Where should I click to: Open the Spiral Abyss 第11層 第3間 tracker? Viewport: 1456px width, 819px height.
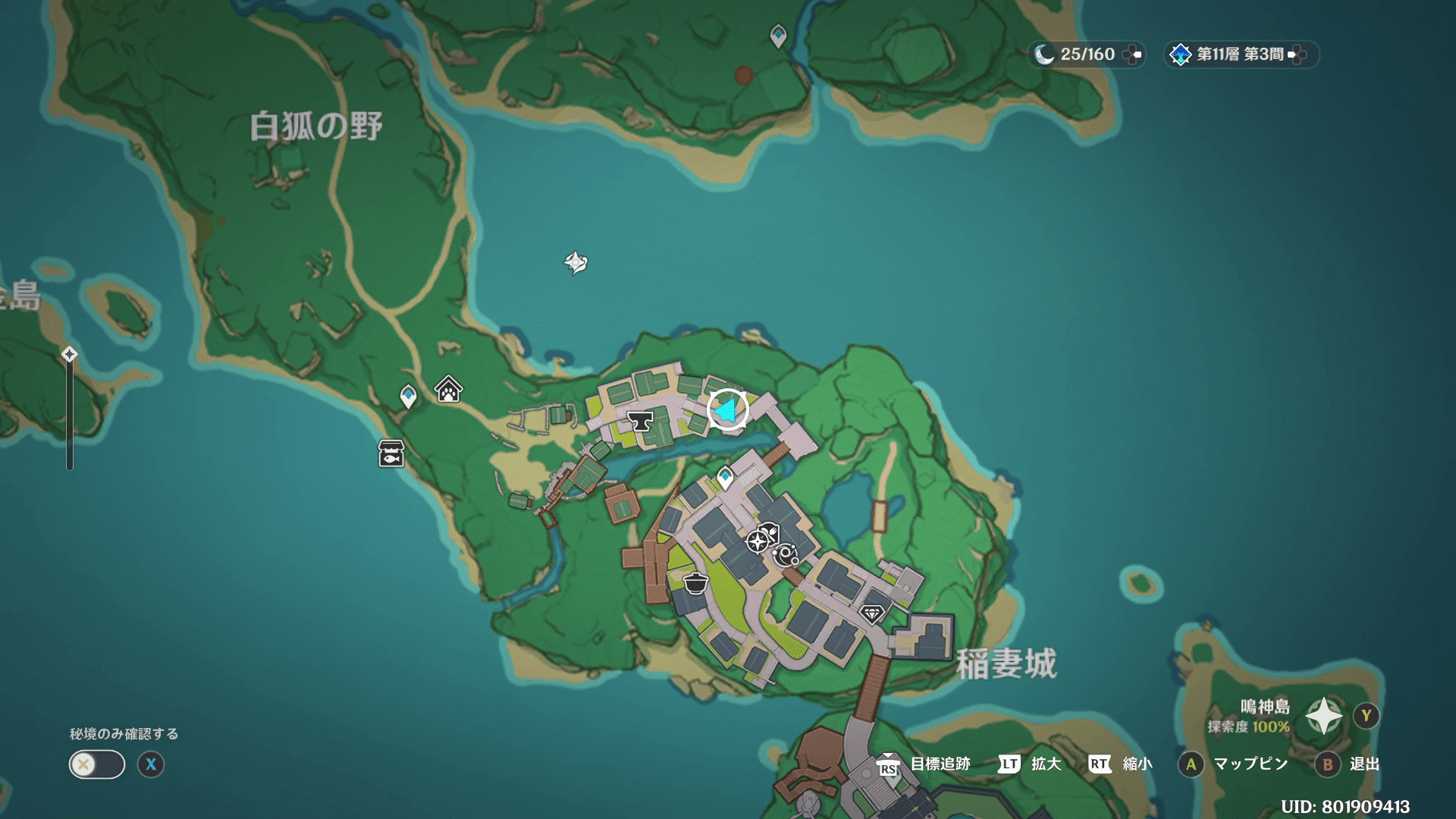point(1240,55)
